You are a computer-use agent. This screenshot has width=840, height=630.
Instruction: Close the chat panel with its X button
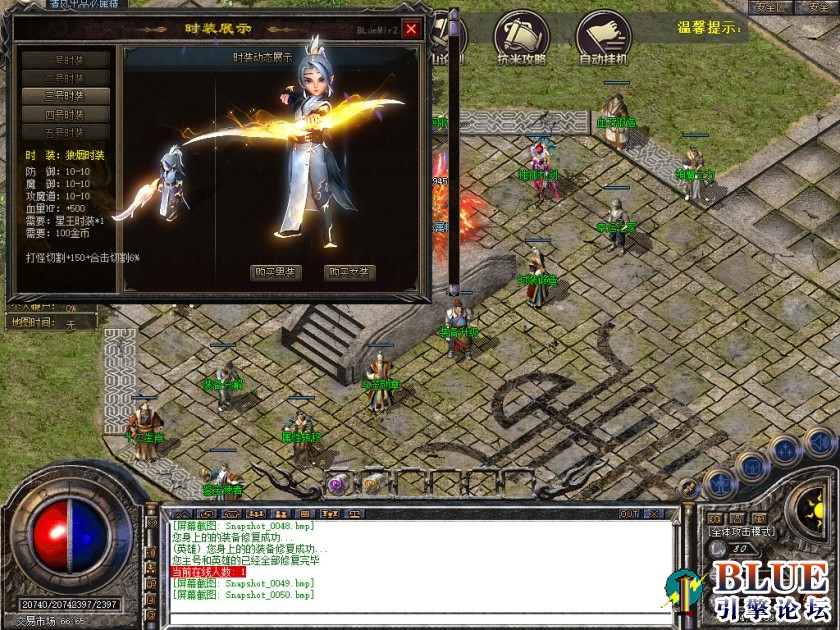[656, 514]
